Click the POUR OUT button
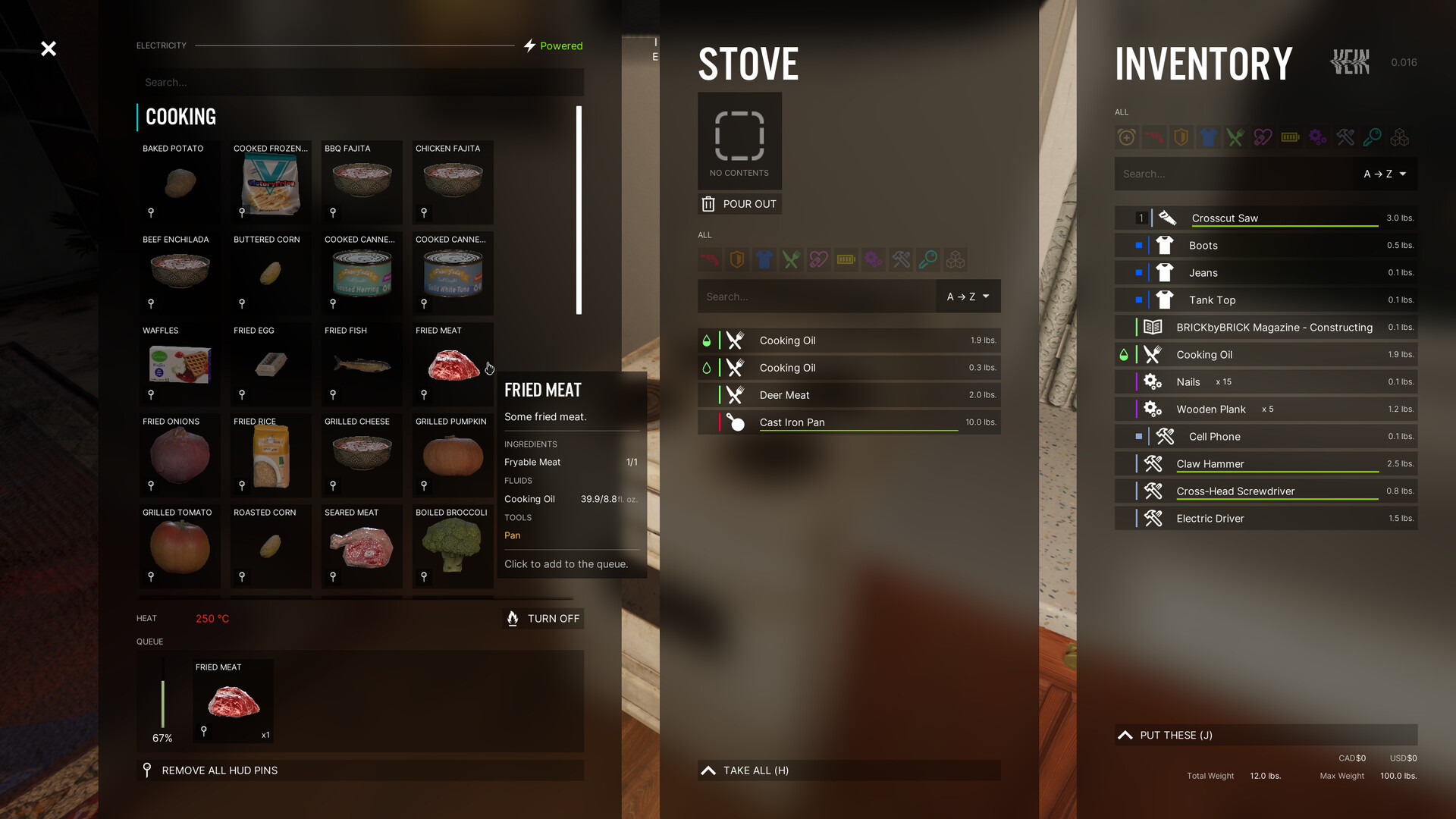This screenshot has width=1456, height=819. [x=739, y=203]
